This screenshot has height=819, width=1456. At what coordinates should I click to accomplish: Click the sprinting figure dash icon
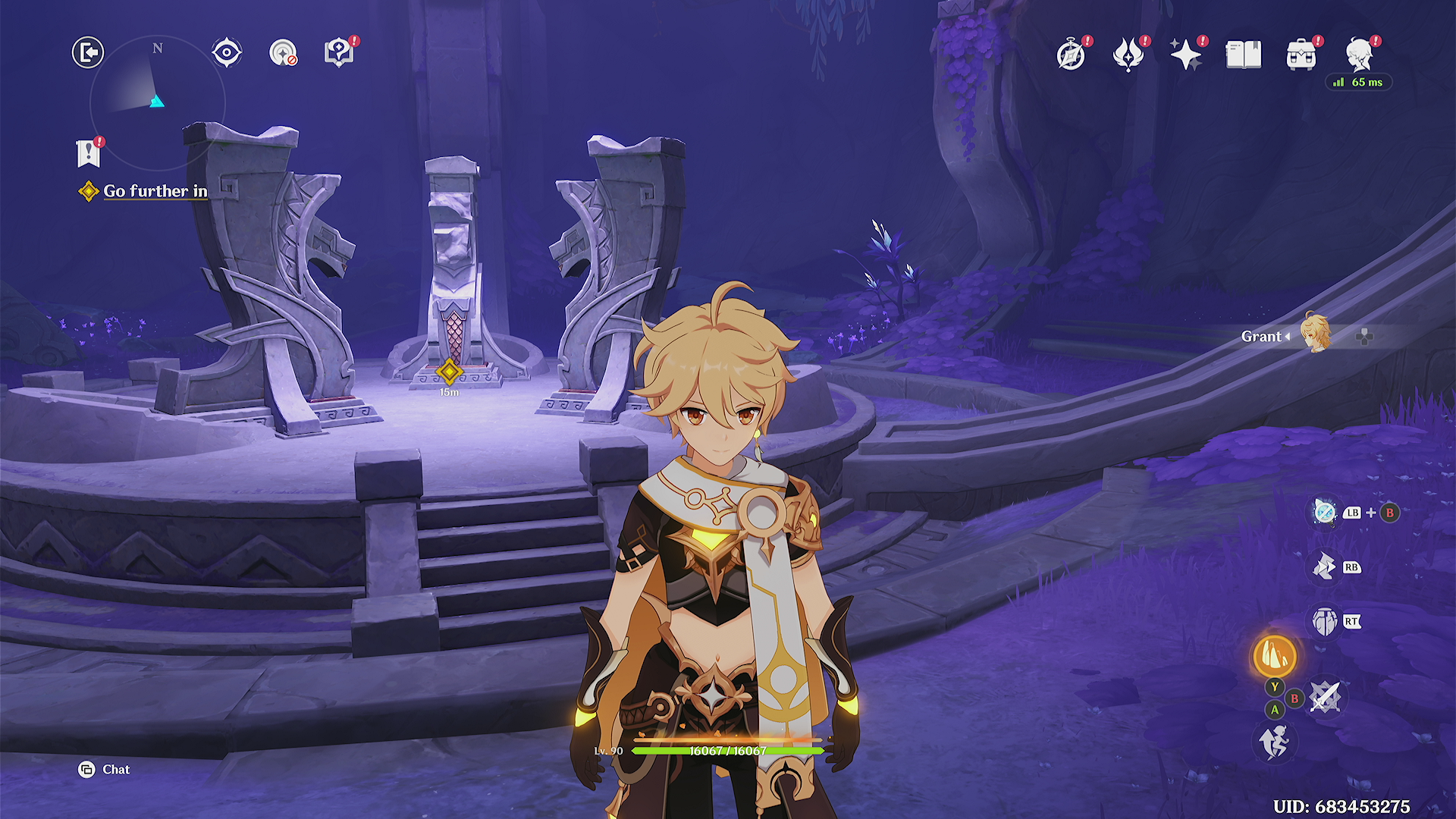click(1274, 741)
